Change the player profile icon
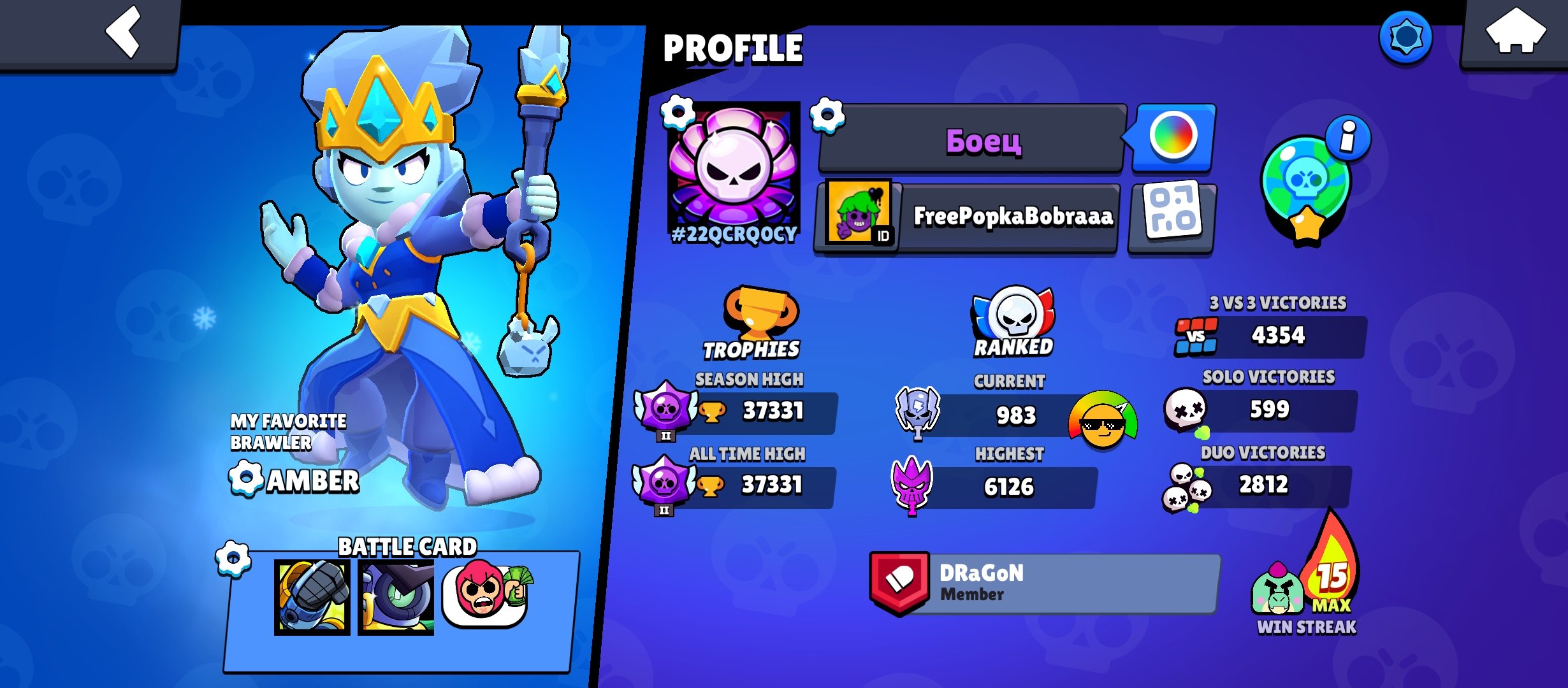This screenshot has width=1568, height=688. coord(678,113)
